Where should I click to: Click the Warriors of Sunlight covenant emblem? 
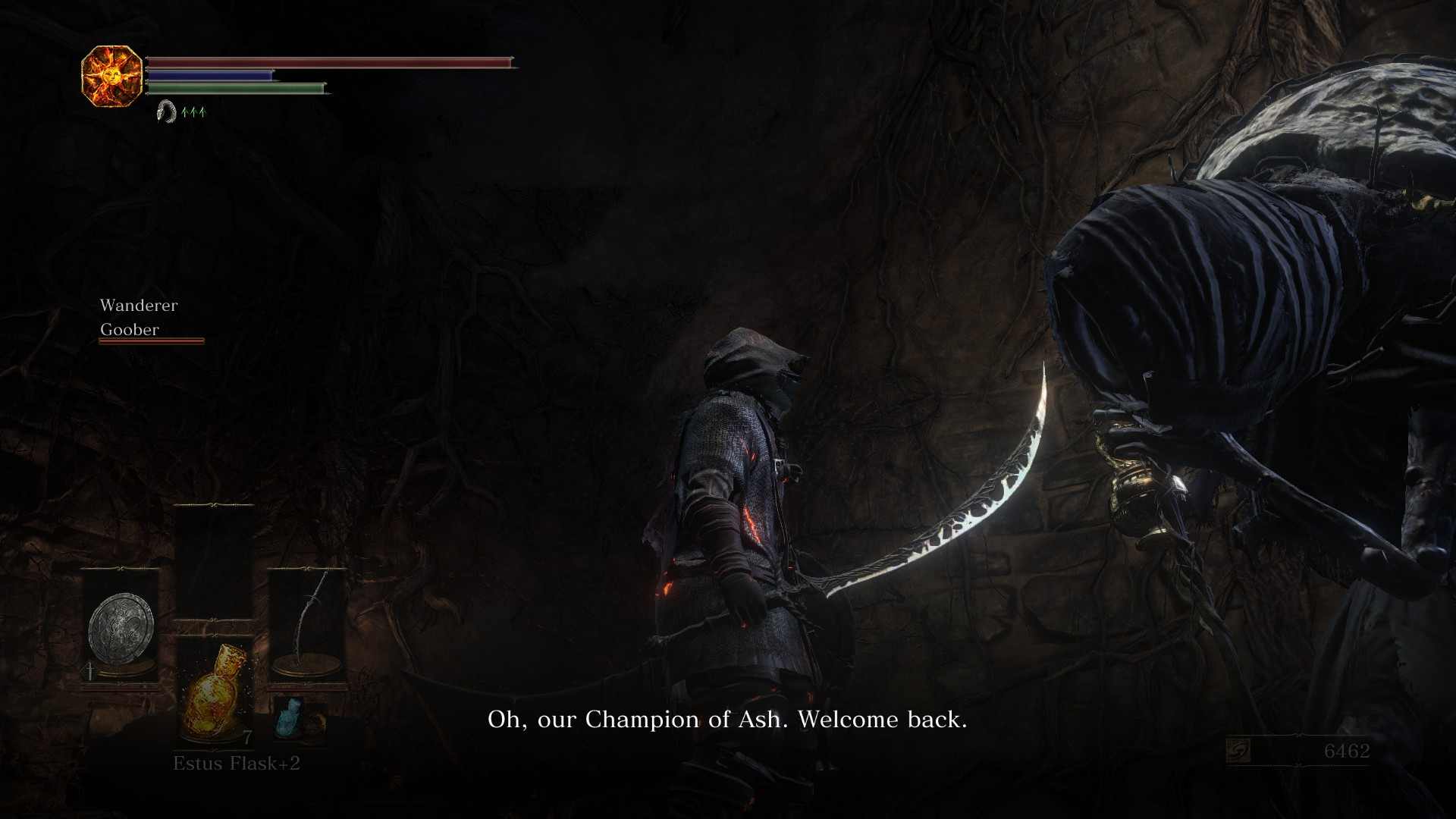pos(112,76)
